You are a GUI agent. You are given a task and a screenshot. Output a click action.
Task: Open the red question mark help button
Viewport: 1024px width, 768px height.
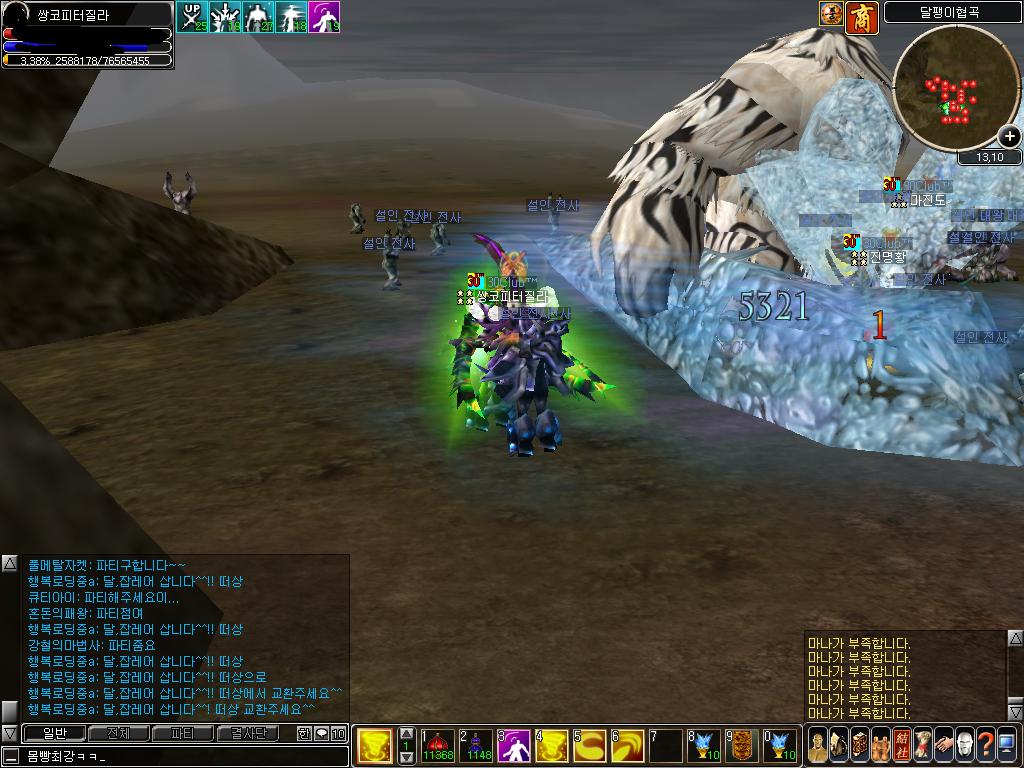pyautogui.click(x=985, y=744)
